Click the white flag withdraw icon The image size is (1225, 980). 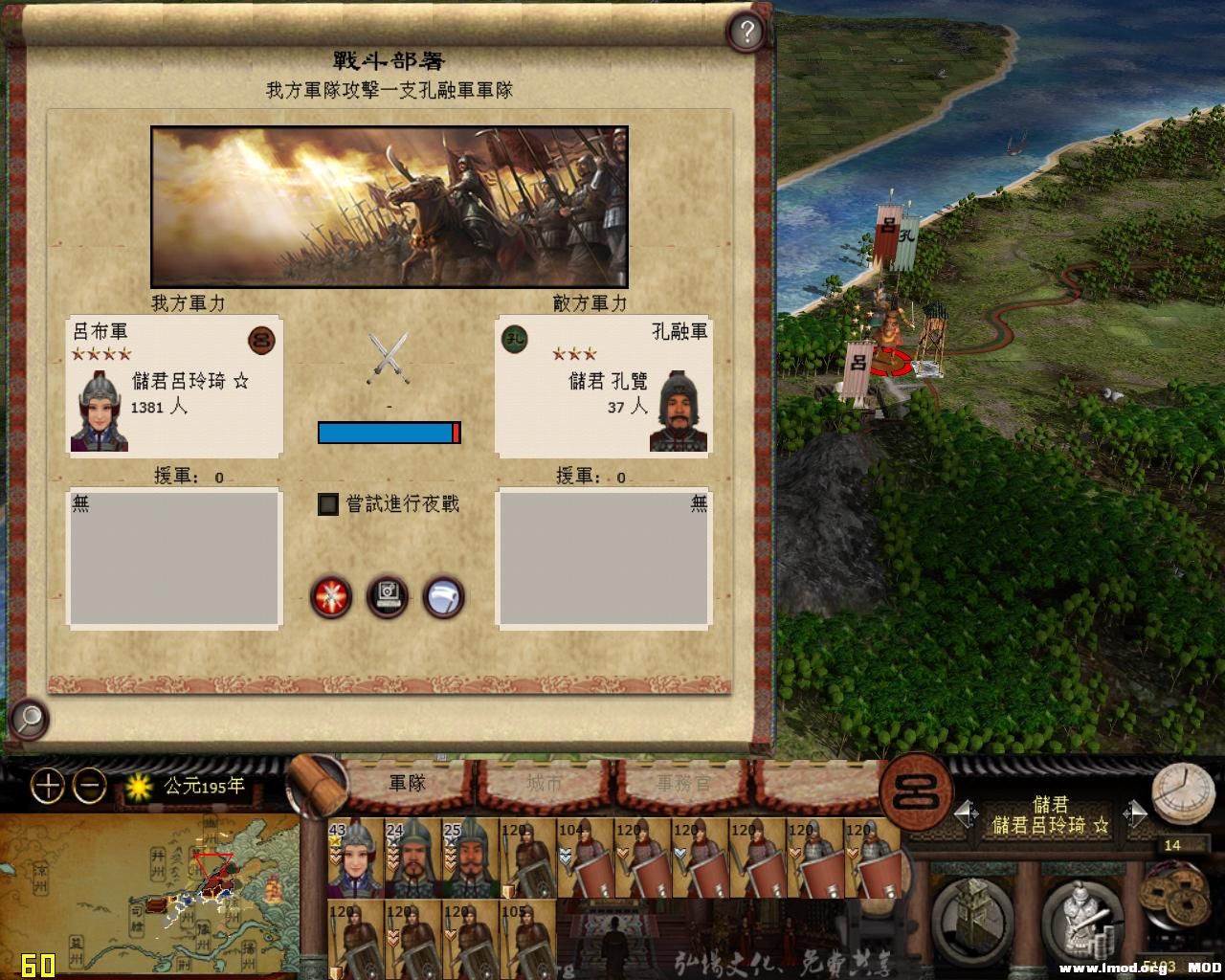click(x=443, y=596)
